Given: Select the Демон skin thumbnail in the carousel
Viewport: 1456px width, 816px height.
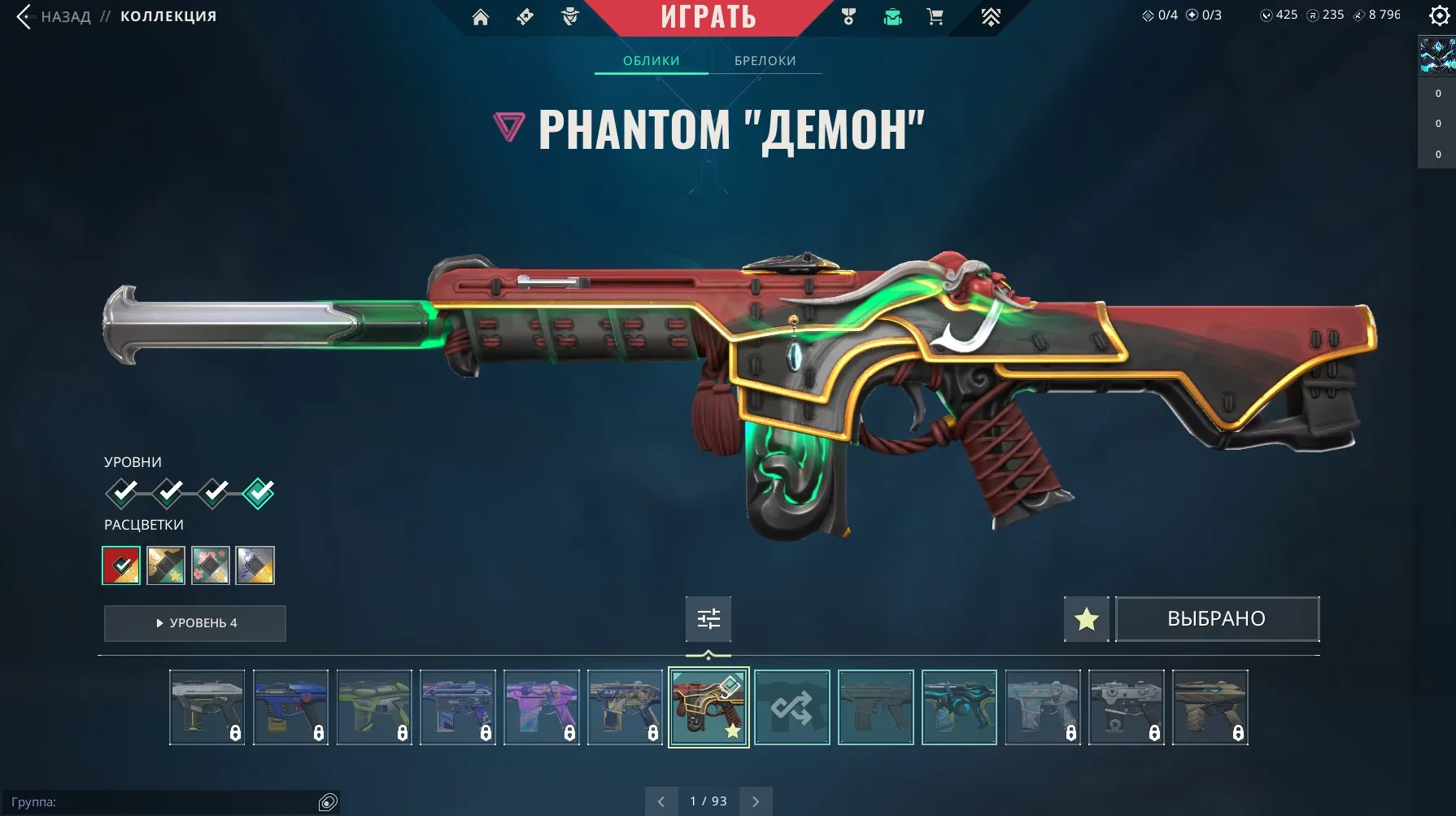Looking at the screenshot, I should tap(708, 707).
